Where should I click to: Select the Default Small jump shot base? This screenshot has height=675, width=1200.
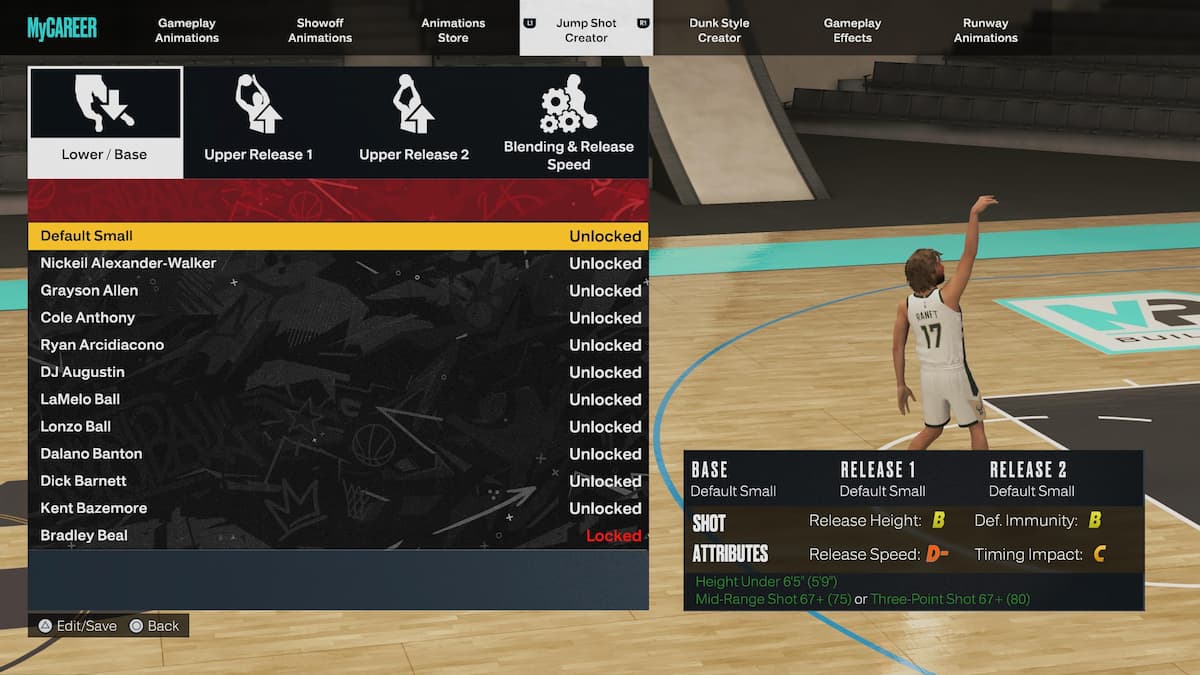338,236
